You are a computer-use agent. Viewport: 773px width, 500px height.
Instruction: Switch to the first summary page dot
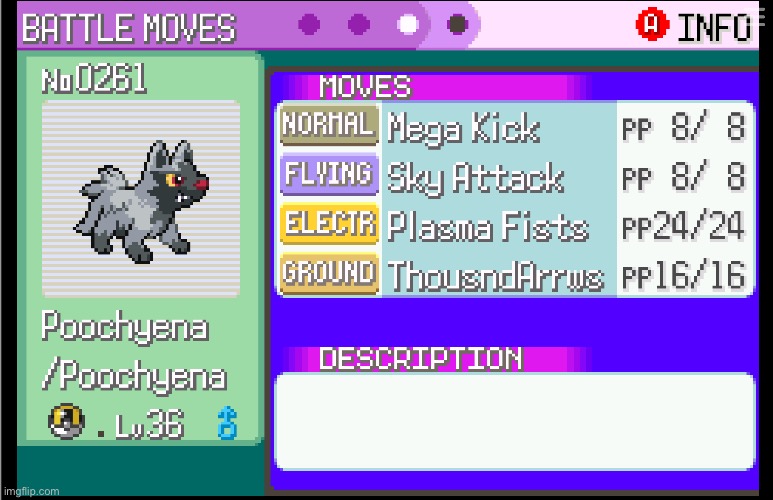pos(310,23)
